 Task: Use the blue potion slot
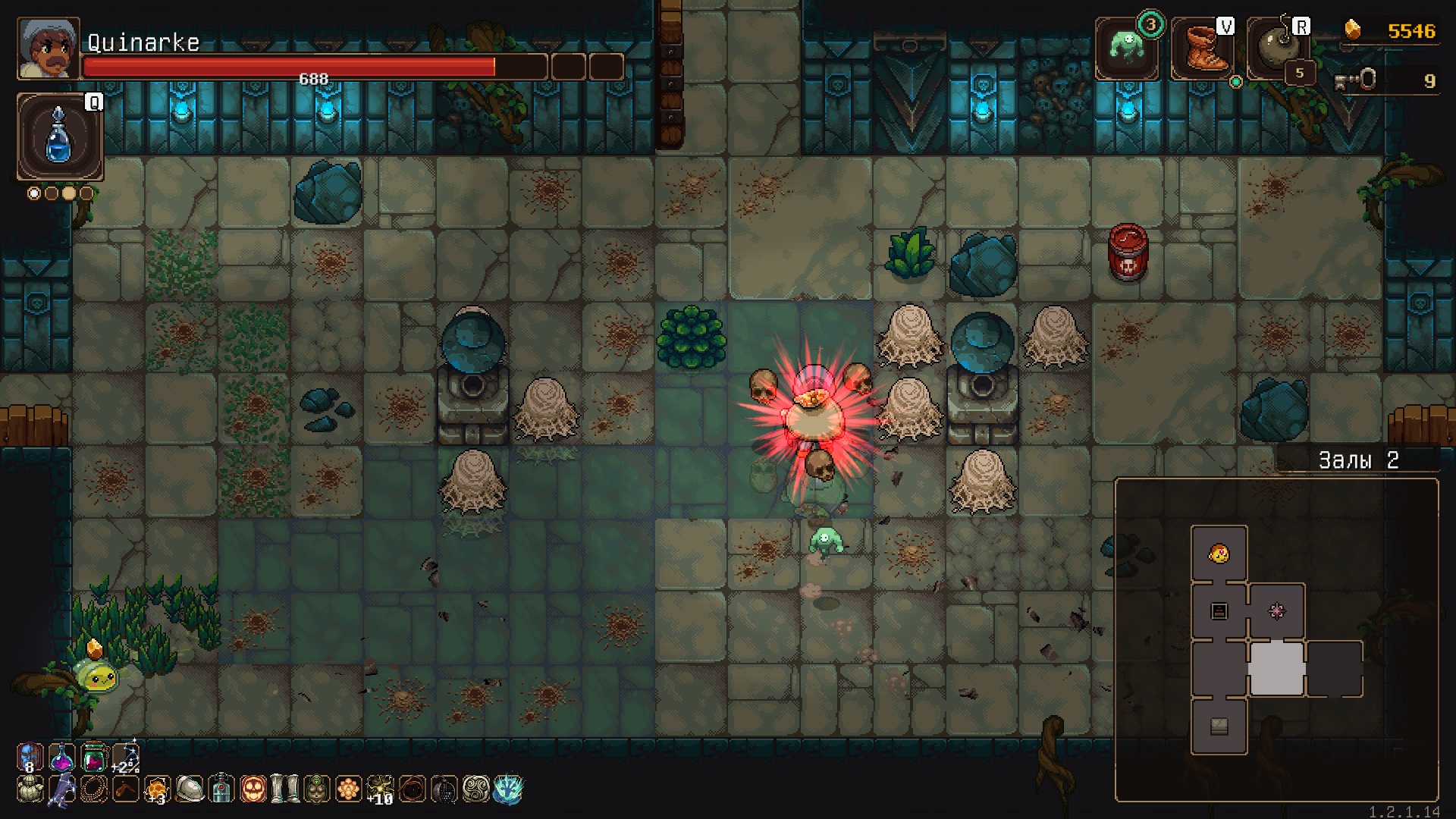point(59,136)
